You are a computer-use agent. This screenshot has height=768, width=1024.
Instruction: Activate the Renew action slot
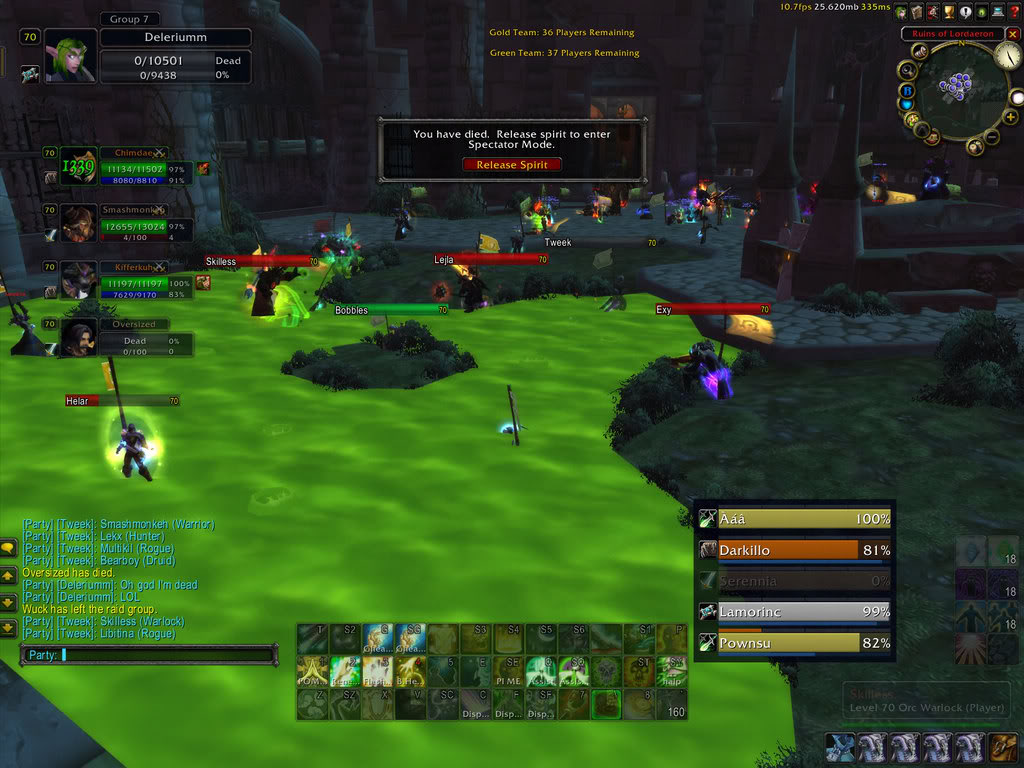(x=344, y=670)
